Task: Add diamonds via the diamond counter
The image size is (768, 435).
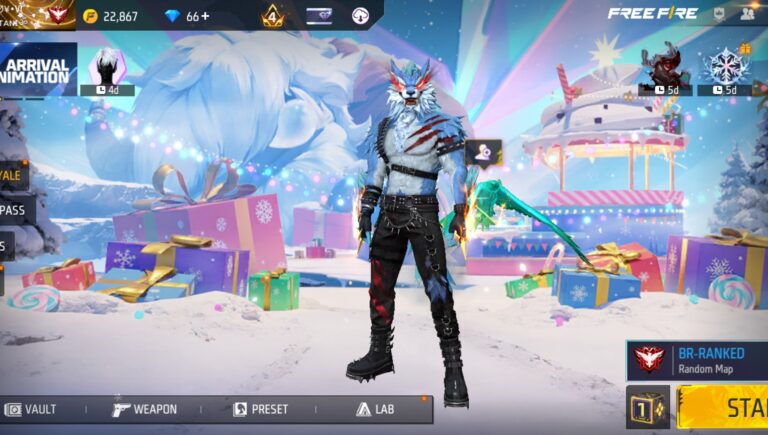Action: (x=190, y=16)
